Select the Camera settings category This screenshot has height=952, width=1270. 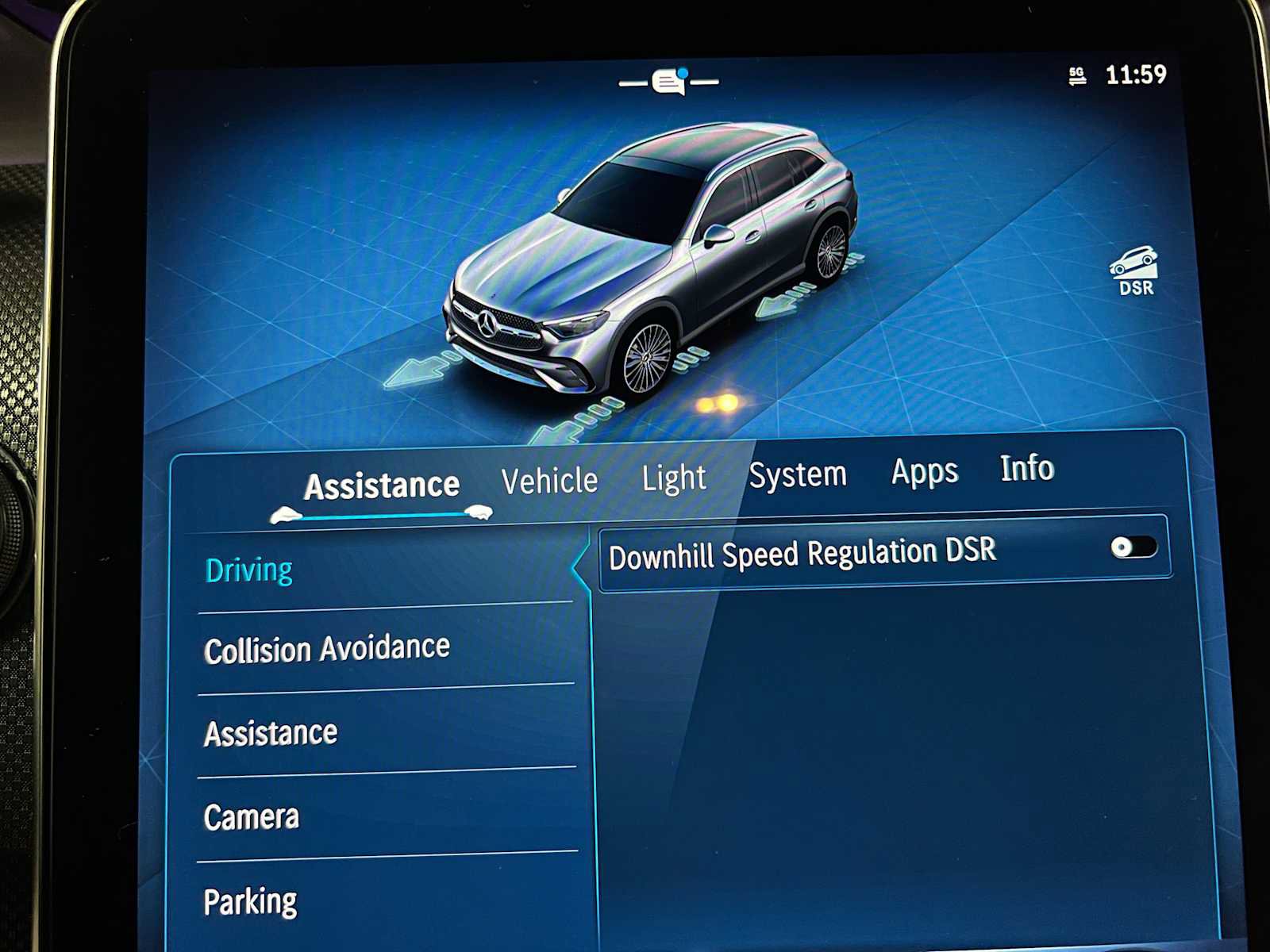click(252, 816)
